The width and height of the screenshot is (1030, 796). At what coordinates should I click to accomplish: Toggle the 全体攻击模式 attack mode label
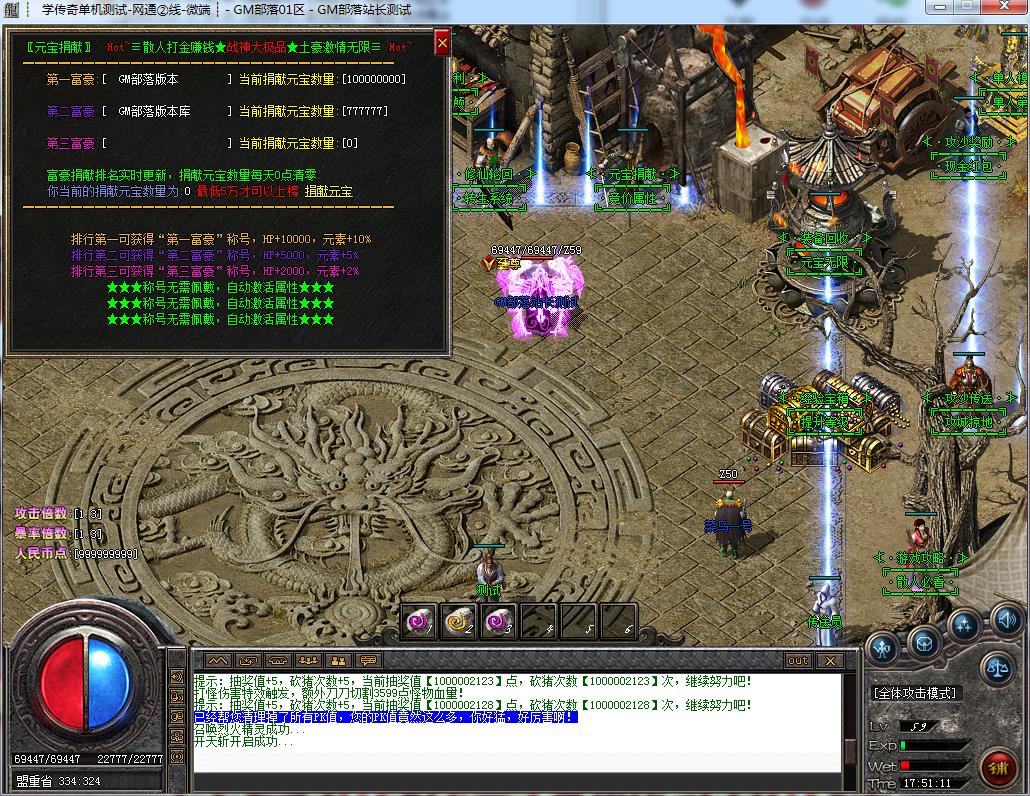[916, 692]
